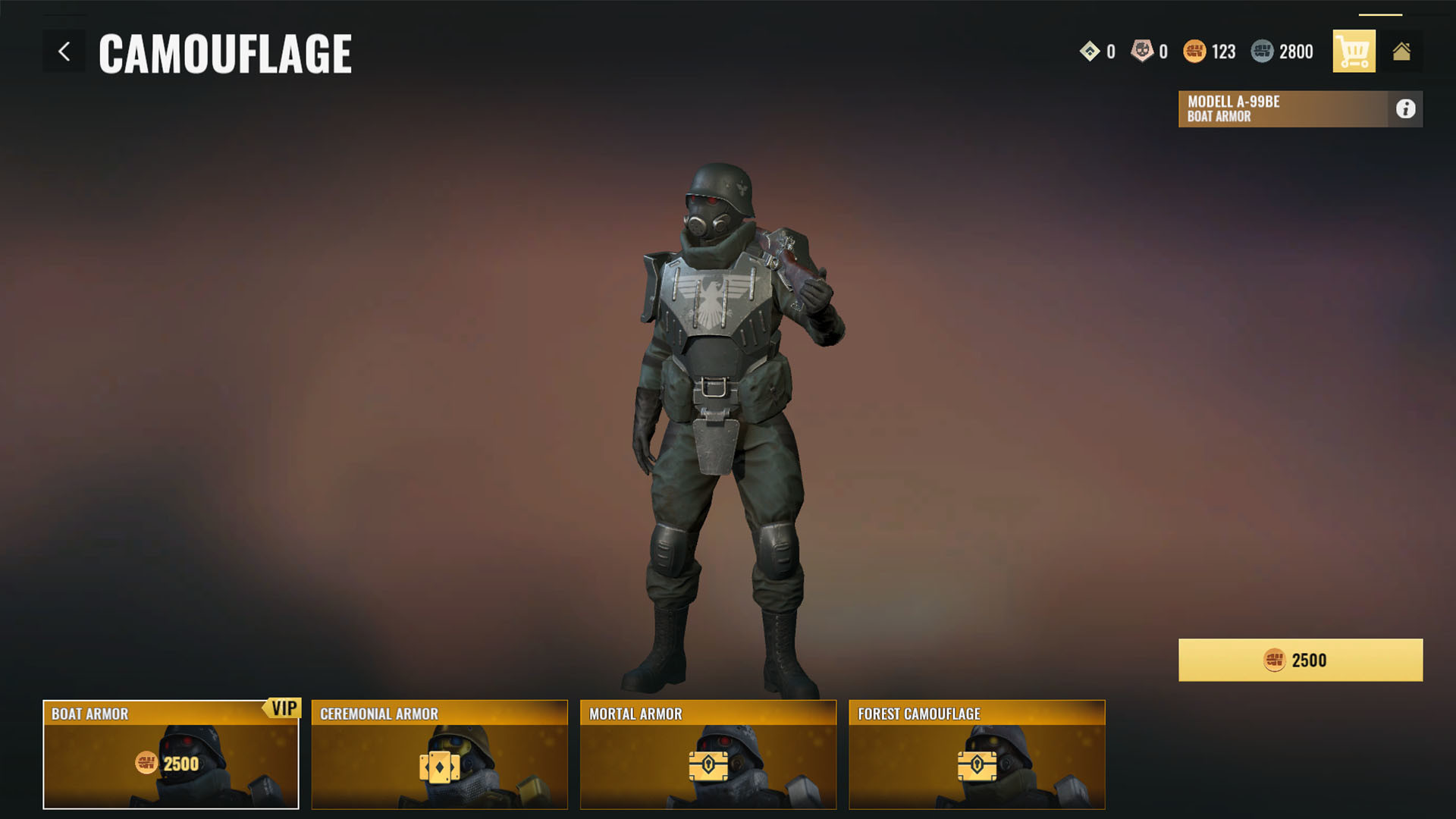Select the Boat Armor camouflage card

171,755
